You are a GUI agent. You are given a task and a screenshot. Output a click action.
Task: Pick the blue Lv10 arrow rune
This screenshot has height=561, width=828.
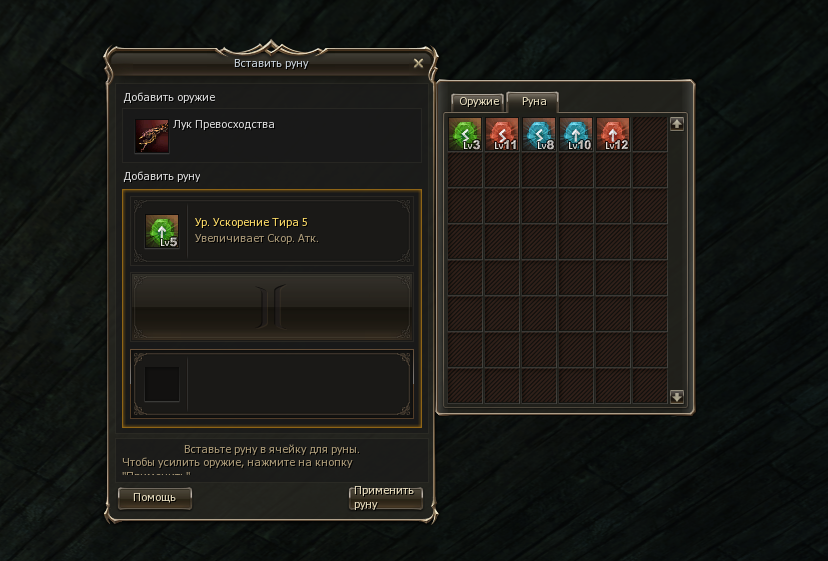click(x=576, y=134)
